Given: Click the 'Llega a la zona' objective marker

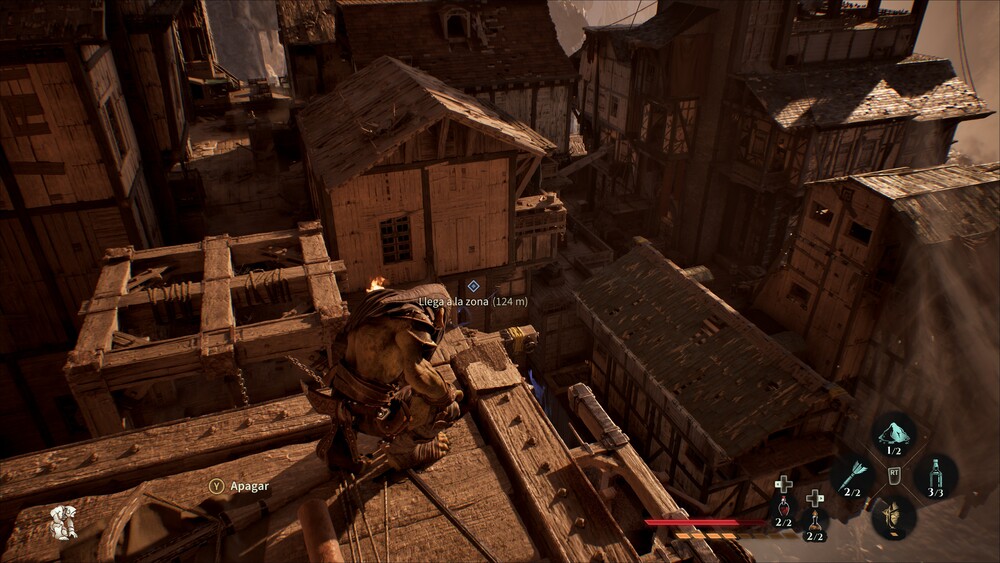Looking at the screenshot, I should coord(473,286).
